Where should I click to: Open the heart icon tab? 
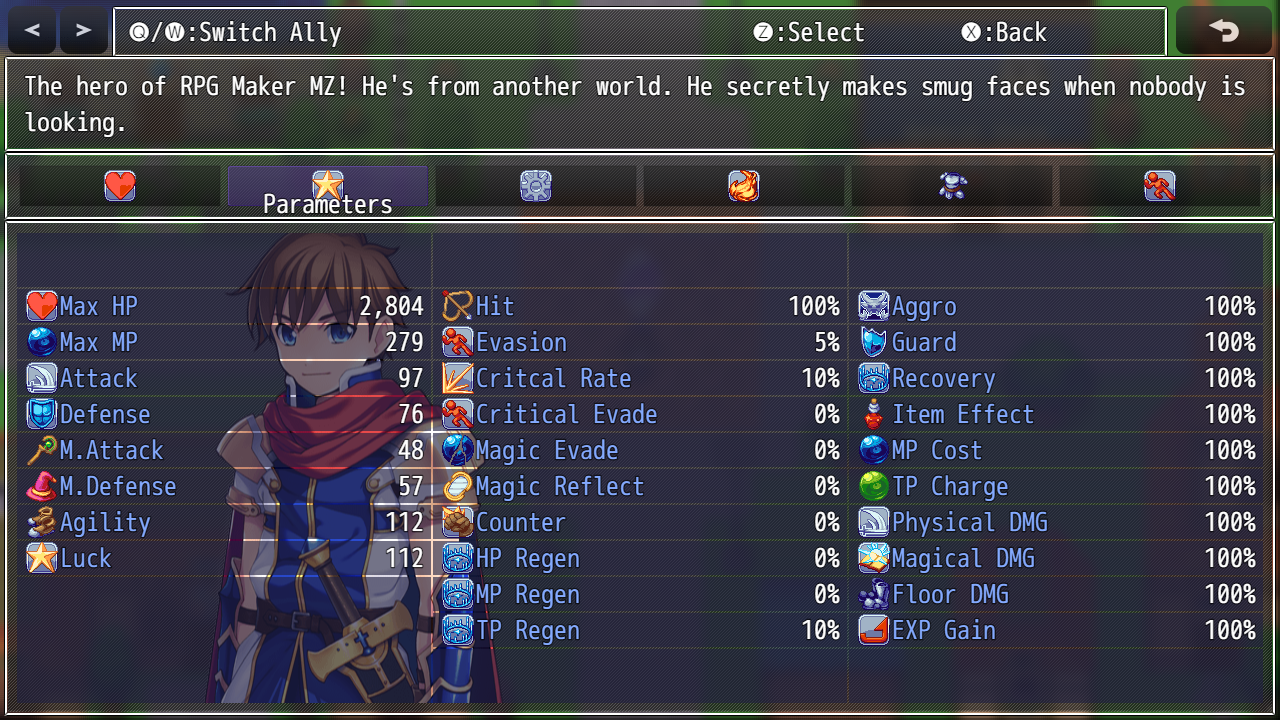click(x=120, y=186)
